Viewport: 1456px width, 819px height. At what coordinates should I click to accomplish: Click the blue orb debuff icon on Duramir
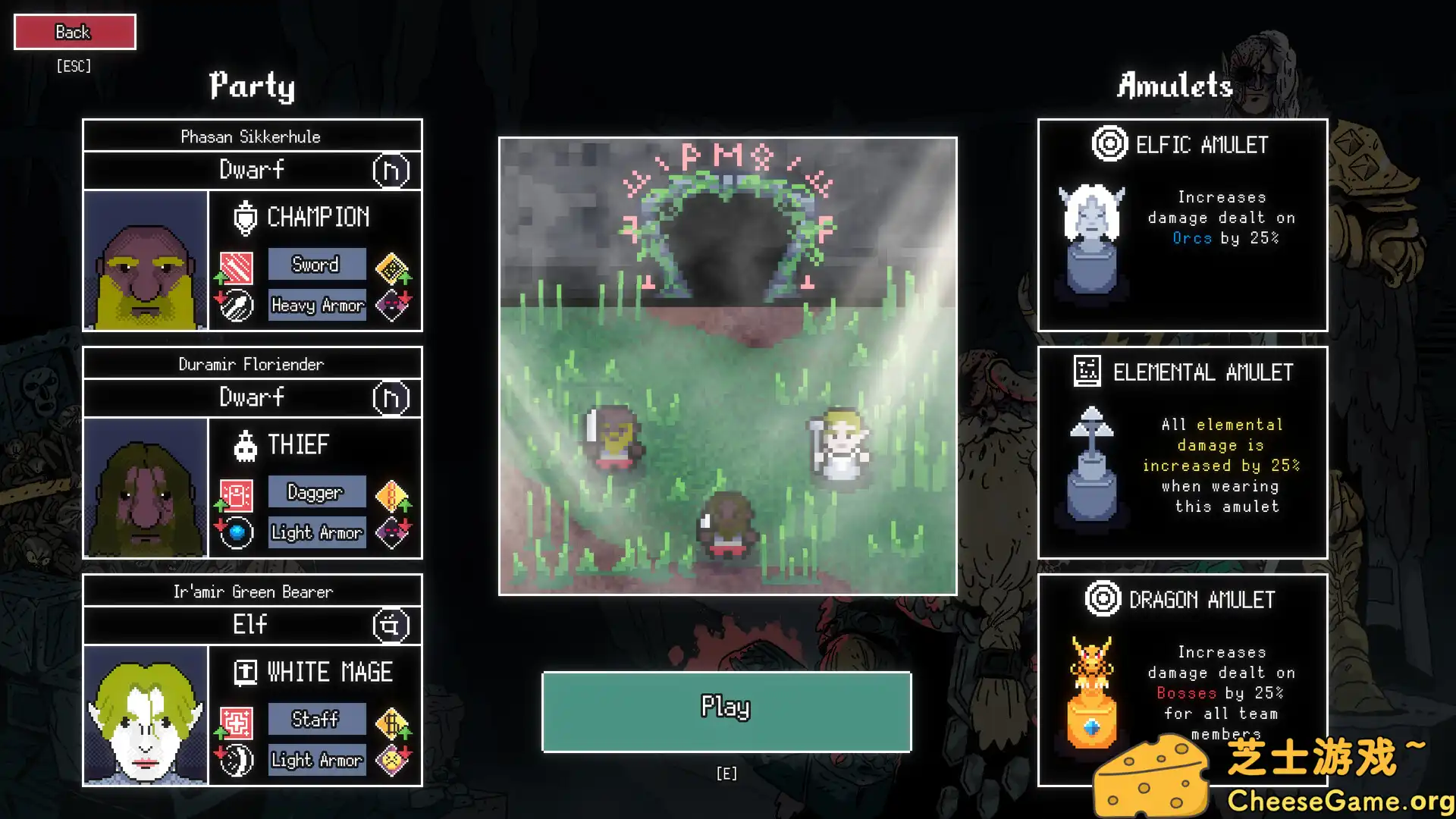tap(237, 532)
